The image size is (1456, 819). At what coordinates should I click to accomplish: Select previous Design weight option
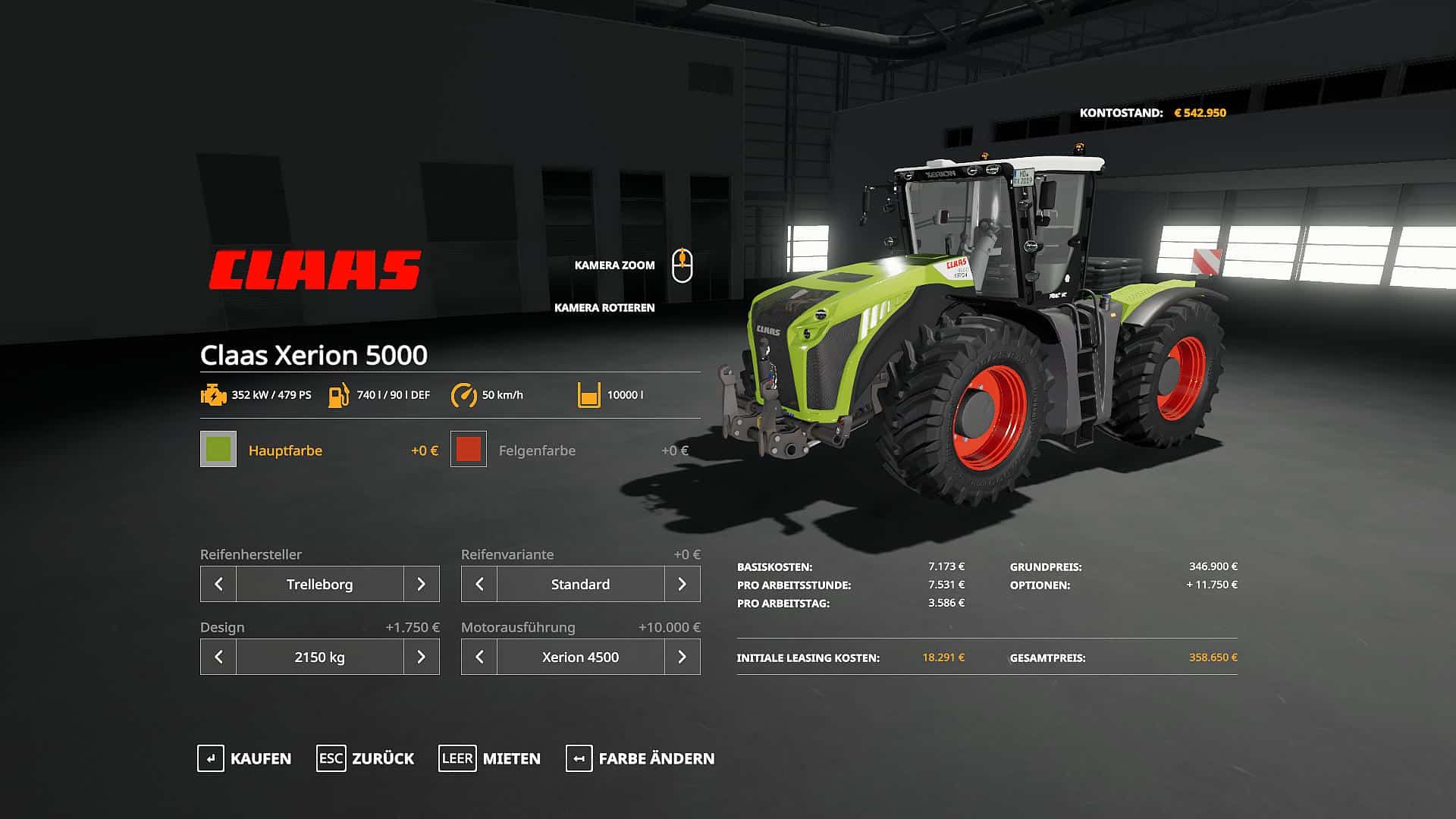218,657
